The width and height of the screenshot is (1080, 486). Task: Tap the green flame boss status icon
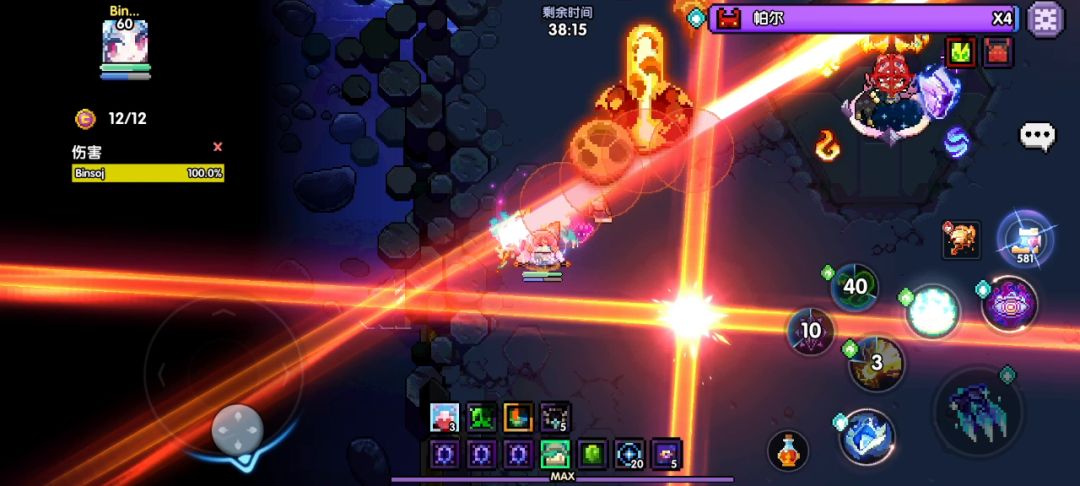[962, 52]
